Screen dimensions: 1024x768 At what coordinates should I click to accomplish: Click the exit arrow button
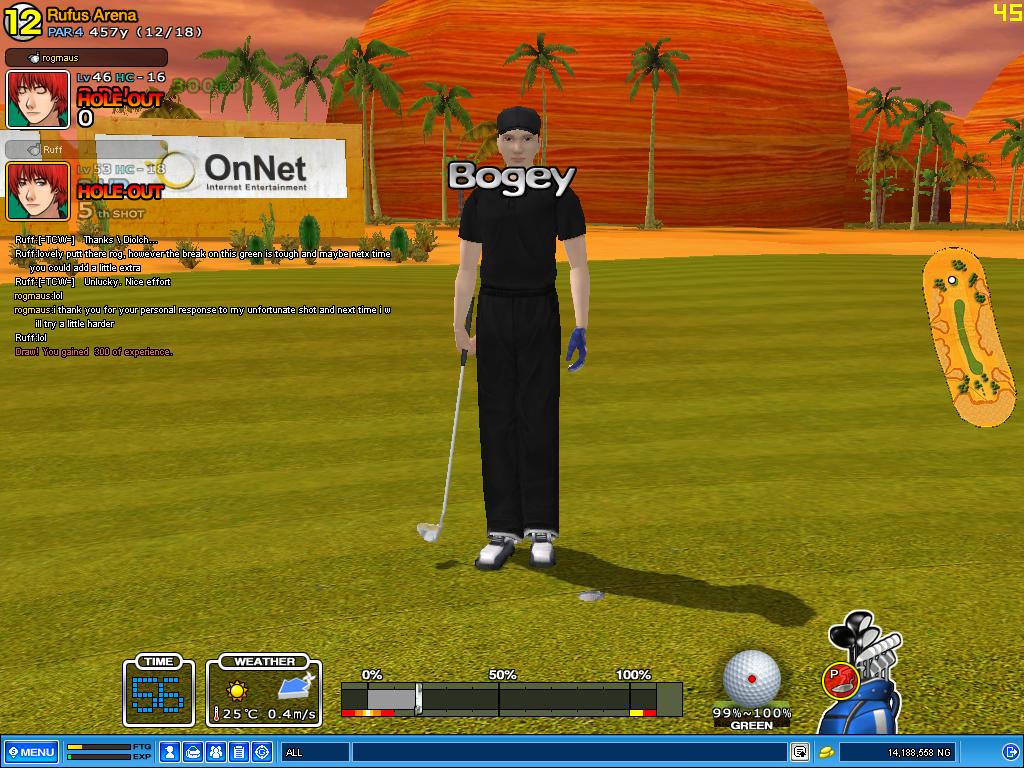(x=1010, y=752)
